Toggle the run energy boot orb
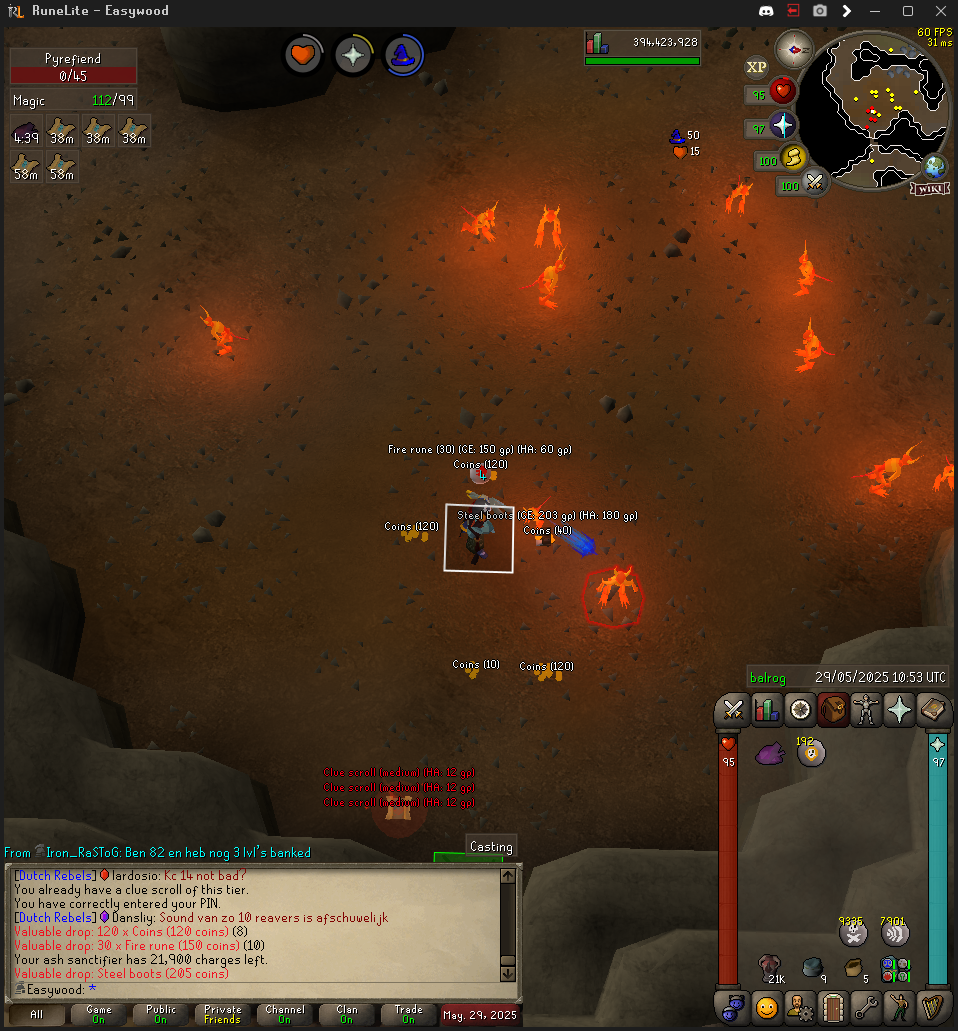The height and width of the screenshot is (1031, 958). (793, 158)
